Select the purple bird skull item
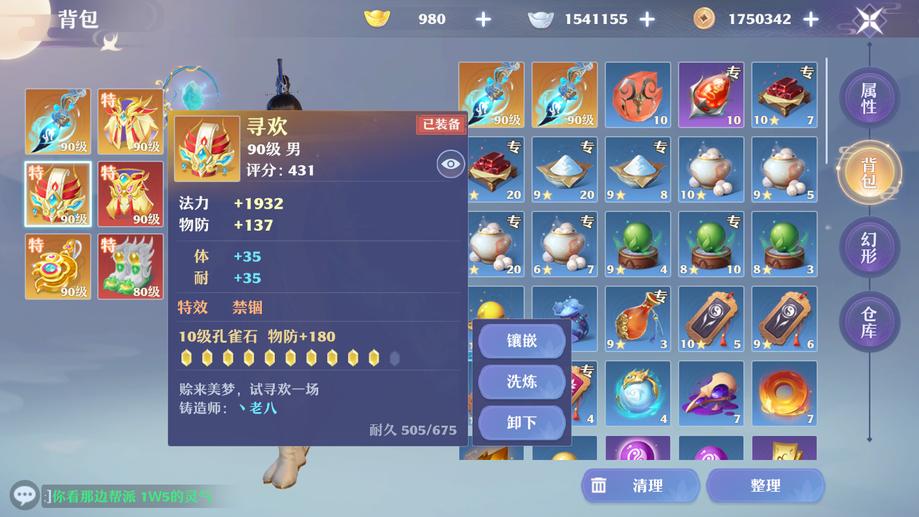Viewport: 919px width, 517px height. tap(711, 392)
